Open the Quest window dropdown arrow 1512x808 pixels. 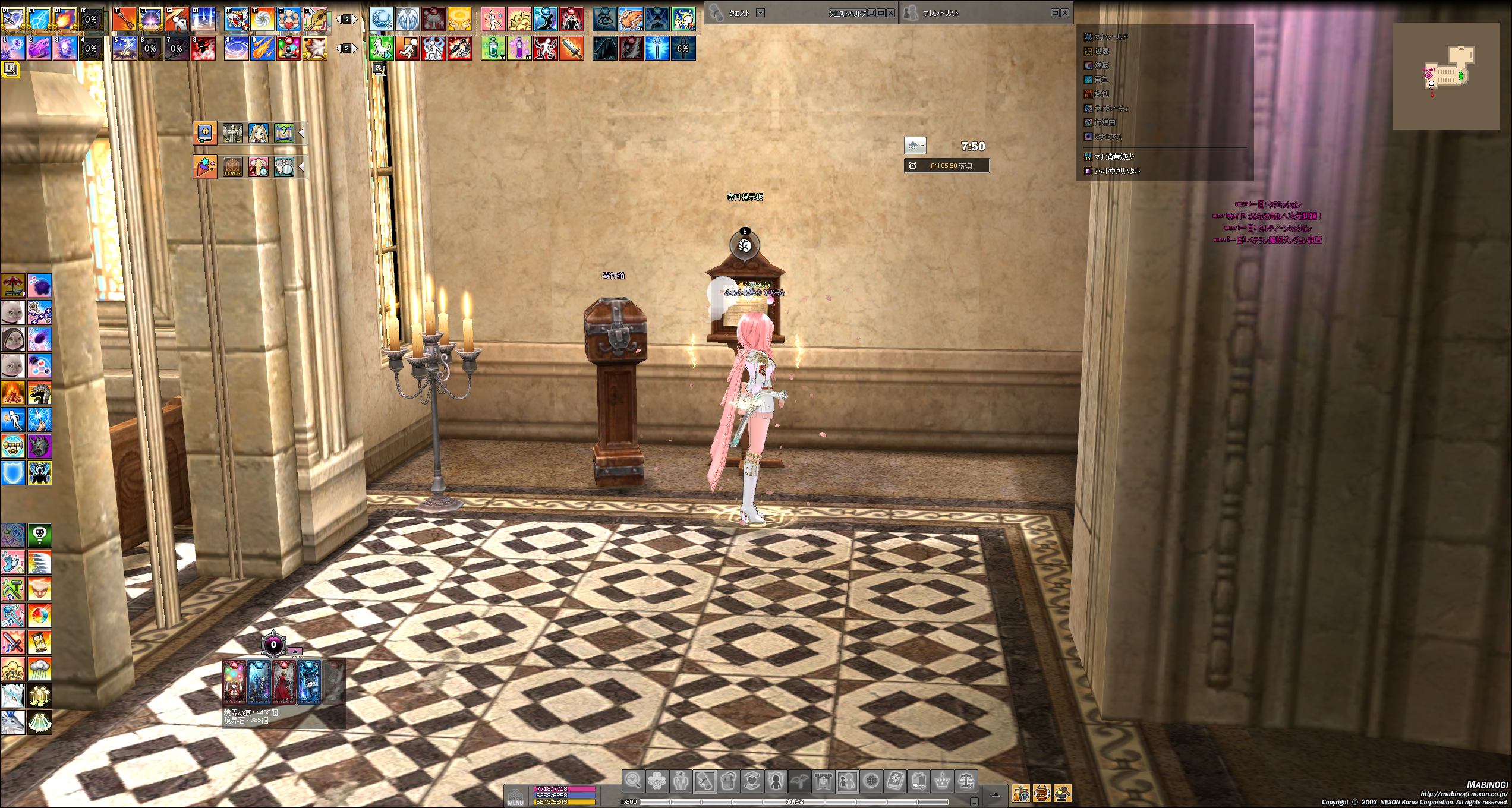(760, 12)
